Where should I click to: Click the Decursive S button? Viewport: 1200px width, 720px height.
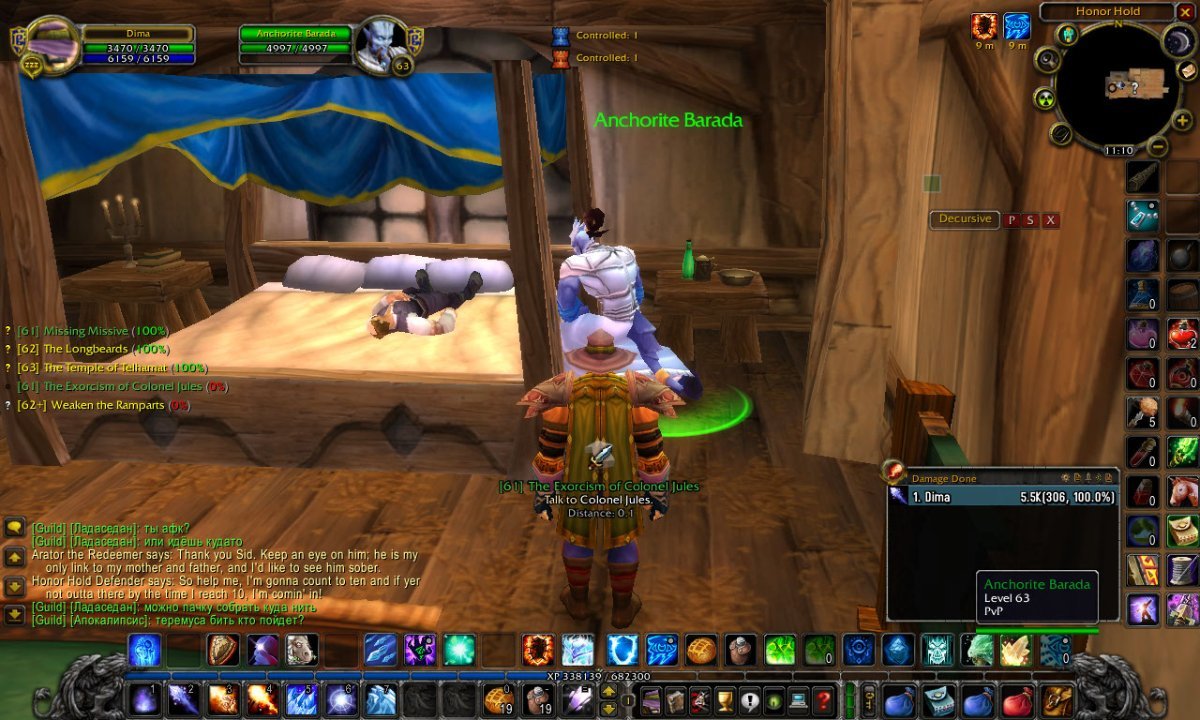click(1031, 220)
